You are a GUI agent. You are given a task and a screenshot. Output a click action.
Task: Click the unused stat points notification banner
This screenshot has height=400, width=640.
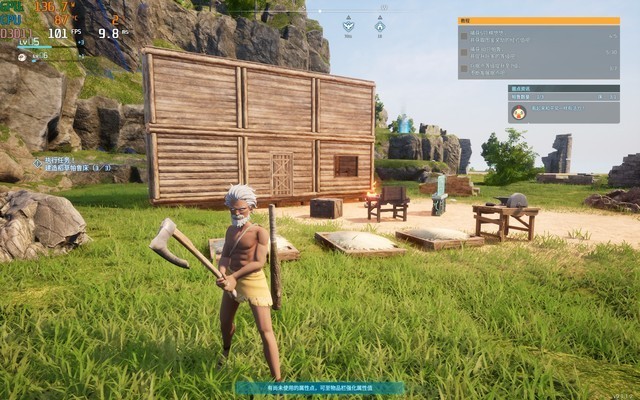(320, 387)
